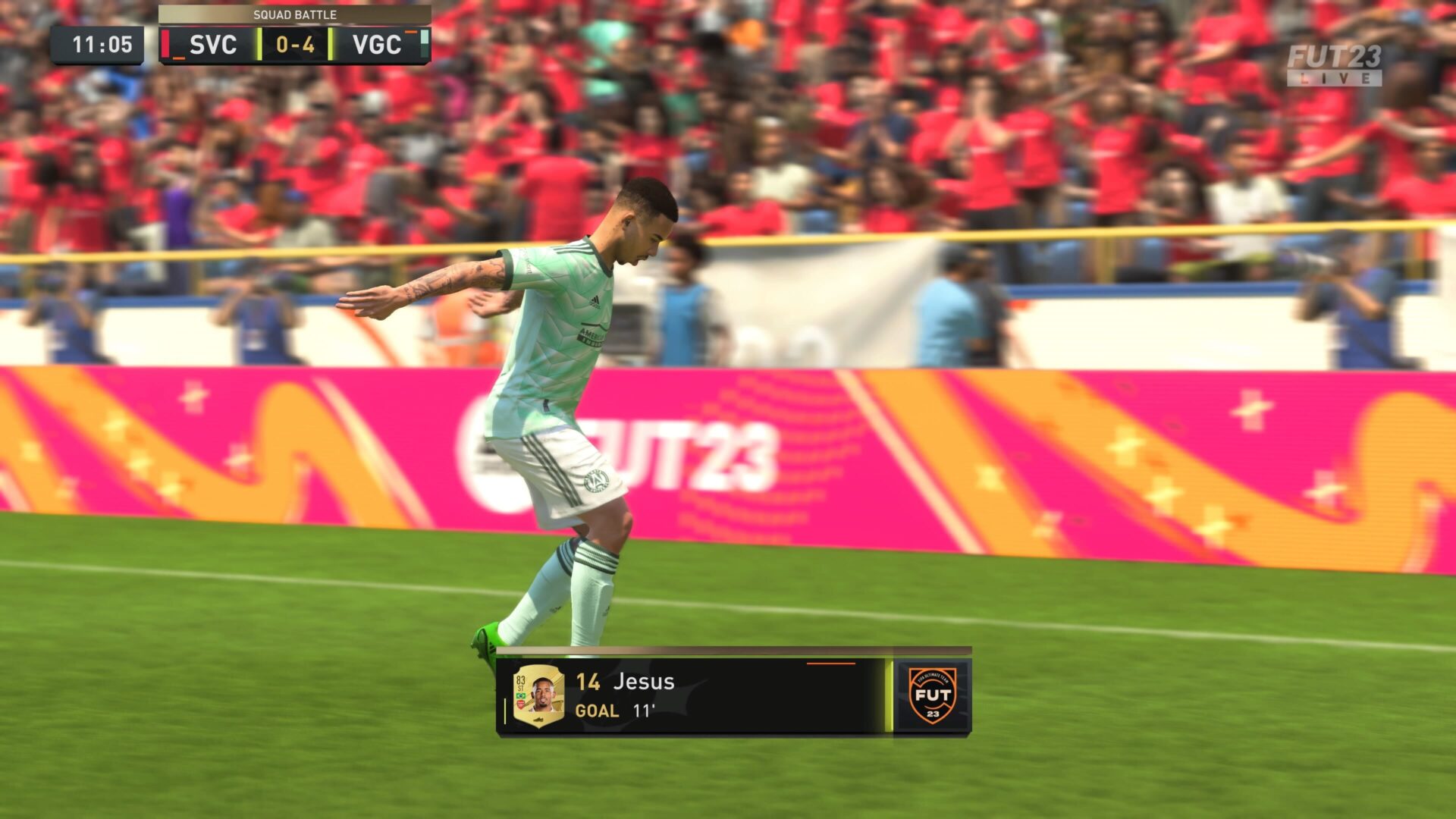This screenshot has width=1456, height=819.
Task: Click the FUT 23 shield logo on goal banner
Action: 934,695
